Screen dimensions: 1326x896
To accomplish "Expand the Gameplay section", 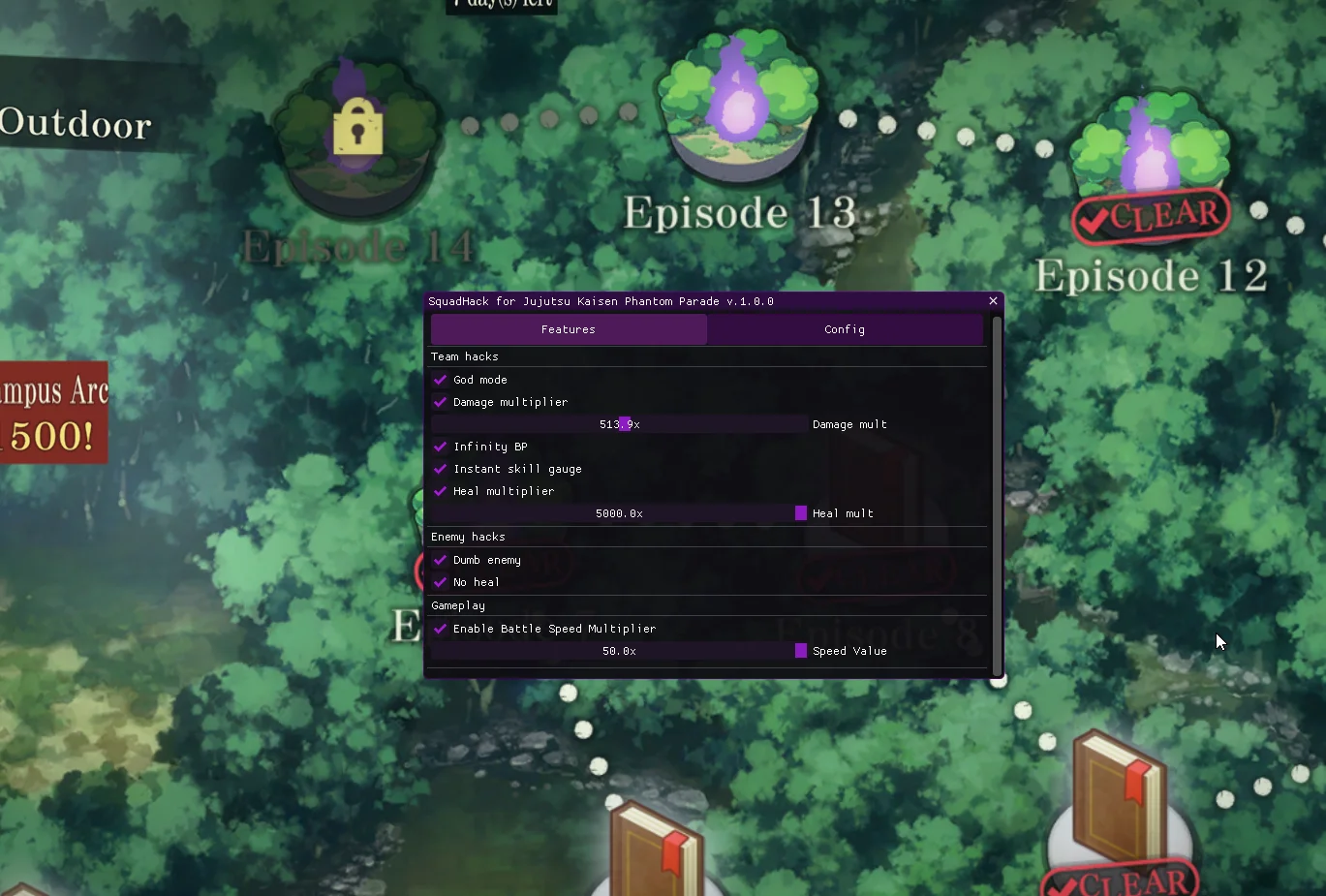I will pos(457,604).
